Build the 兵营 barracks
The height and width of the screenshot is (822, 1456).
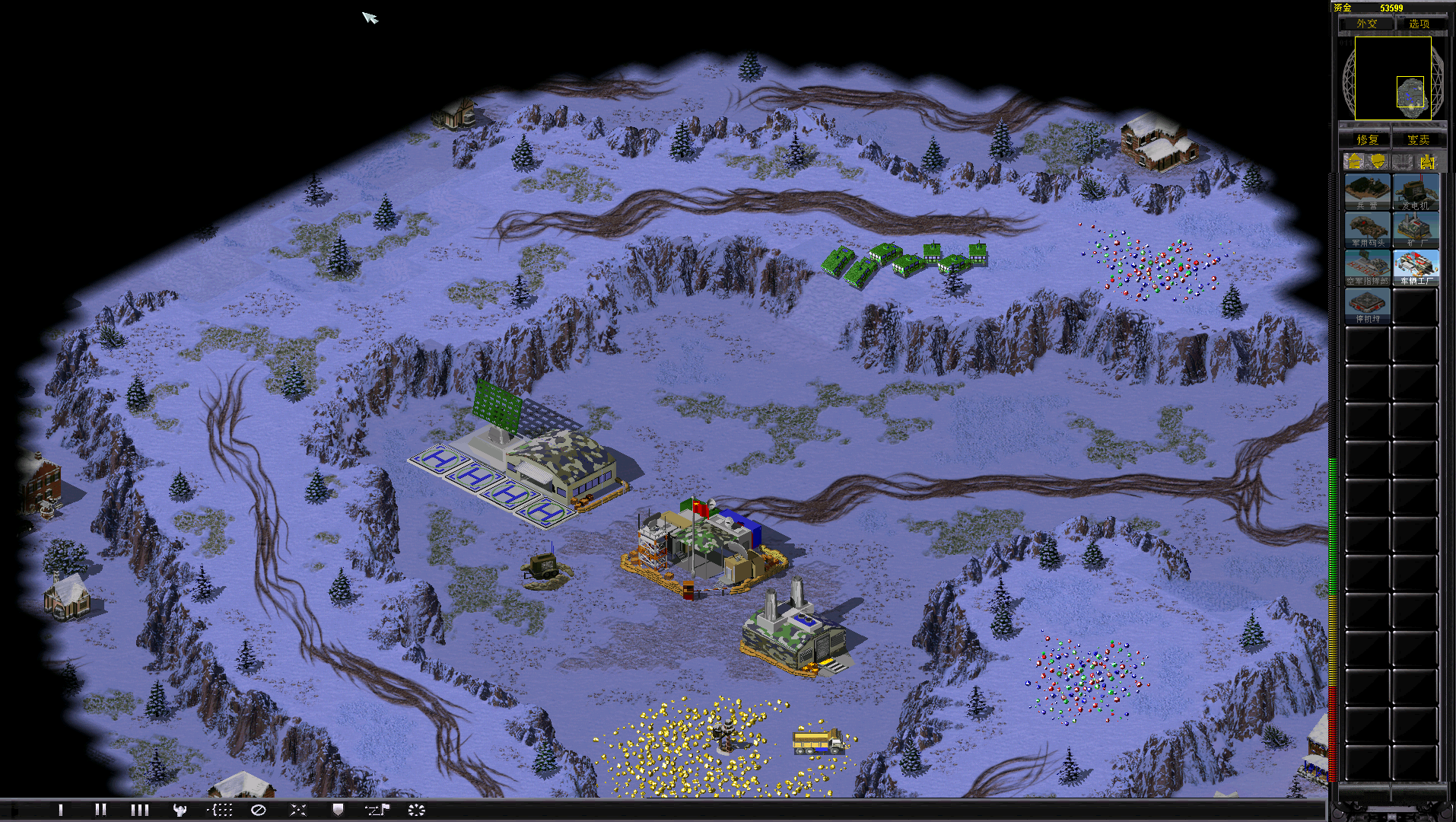[x=1367, y=192]
